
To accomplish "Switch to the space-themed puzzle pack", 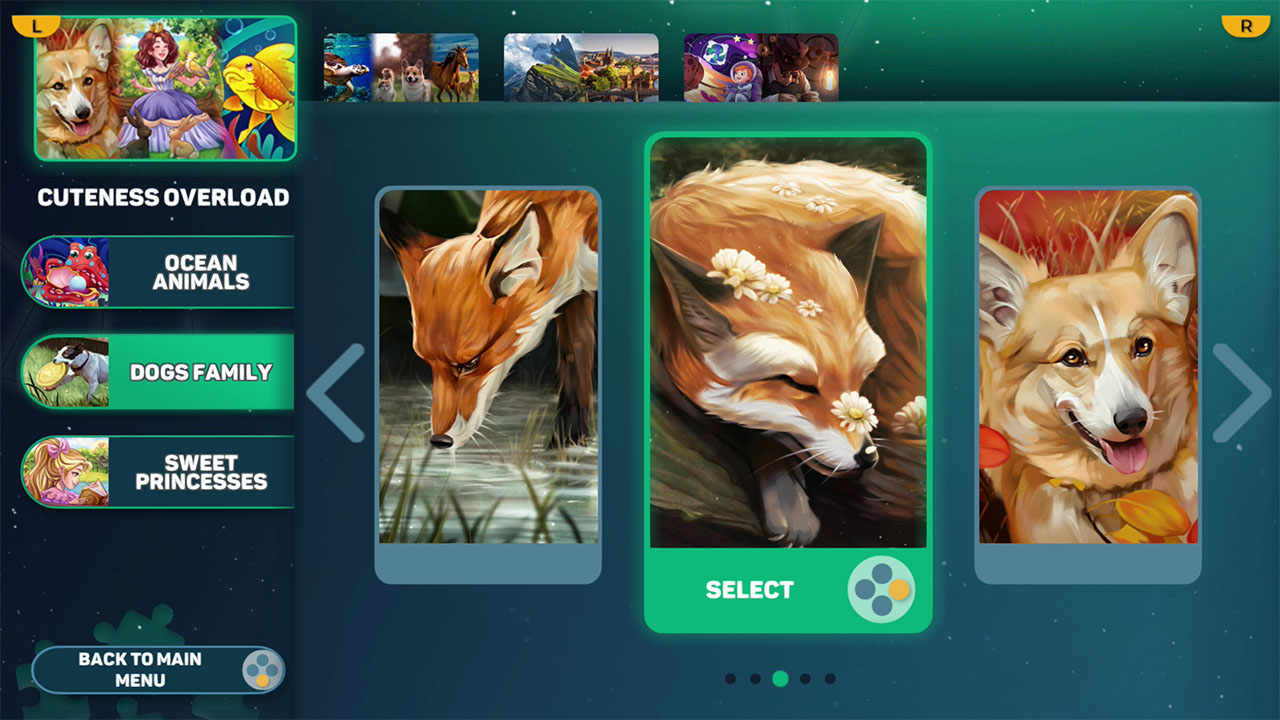I will [761, 67].
